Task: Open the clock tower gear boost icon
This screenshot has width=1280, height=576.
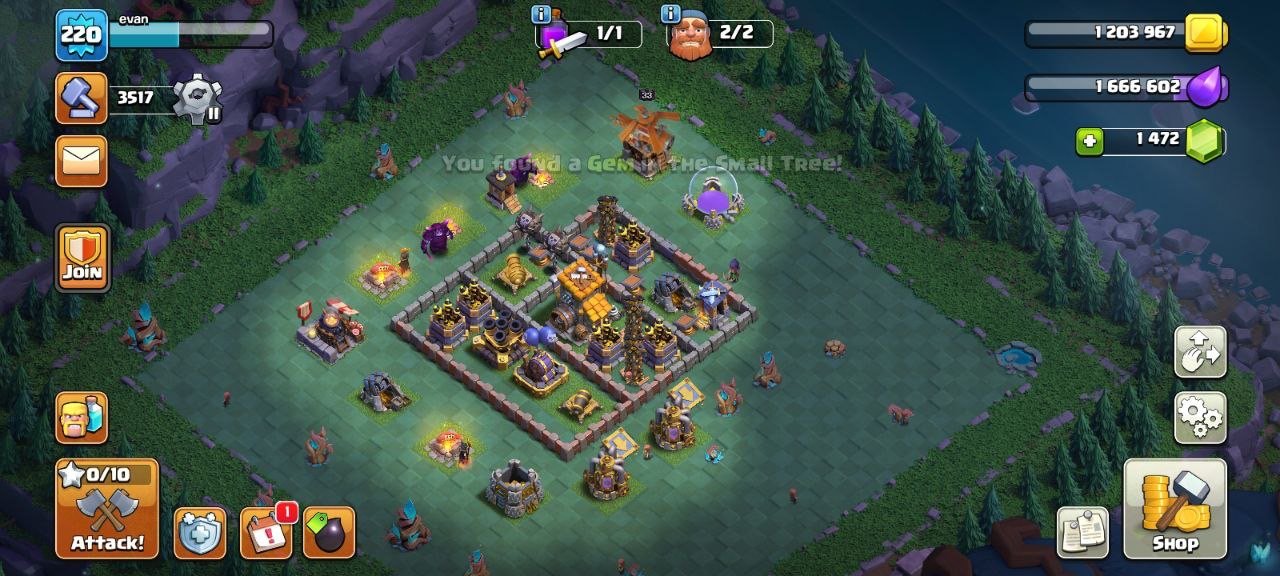Action: pyautogui.click(x=195, y=99)
